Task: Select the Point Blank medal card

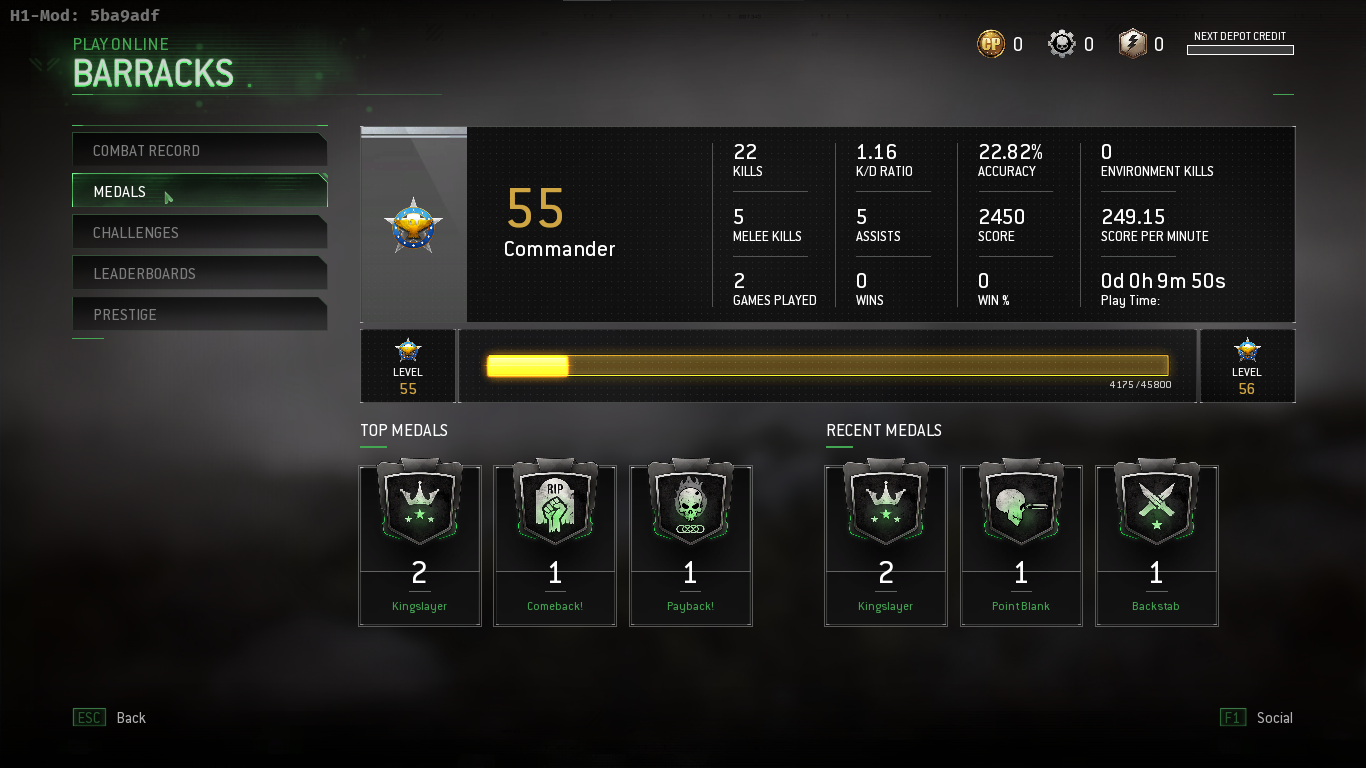Action: 1021,545
